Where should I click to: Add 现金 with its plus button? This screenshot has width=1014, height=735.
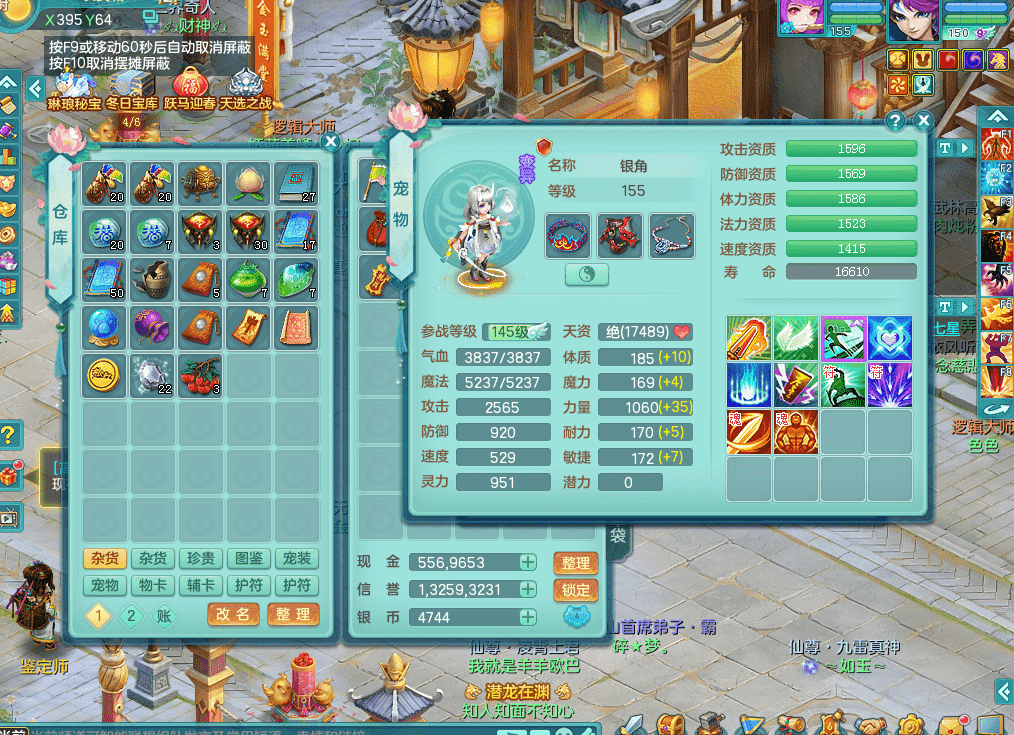tap(528, 563)
